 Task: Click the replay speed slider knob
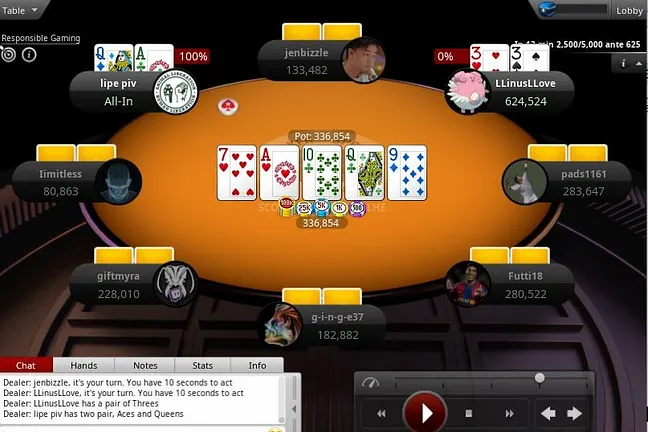[540, 378]
